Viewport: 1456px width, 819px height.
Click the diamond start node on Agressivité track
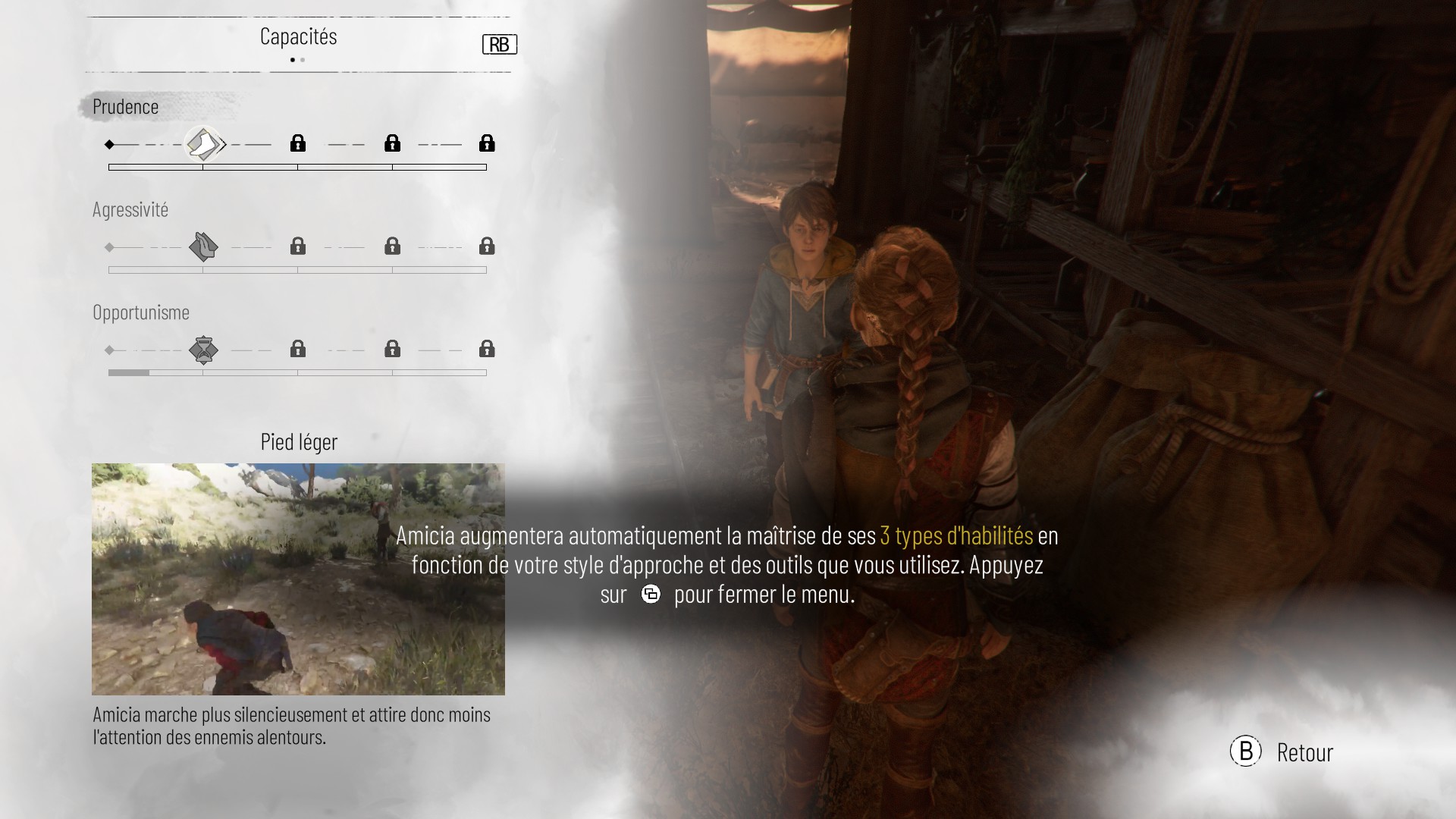pyautogui.click(x=110, y=246)
